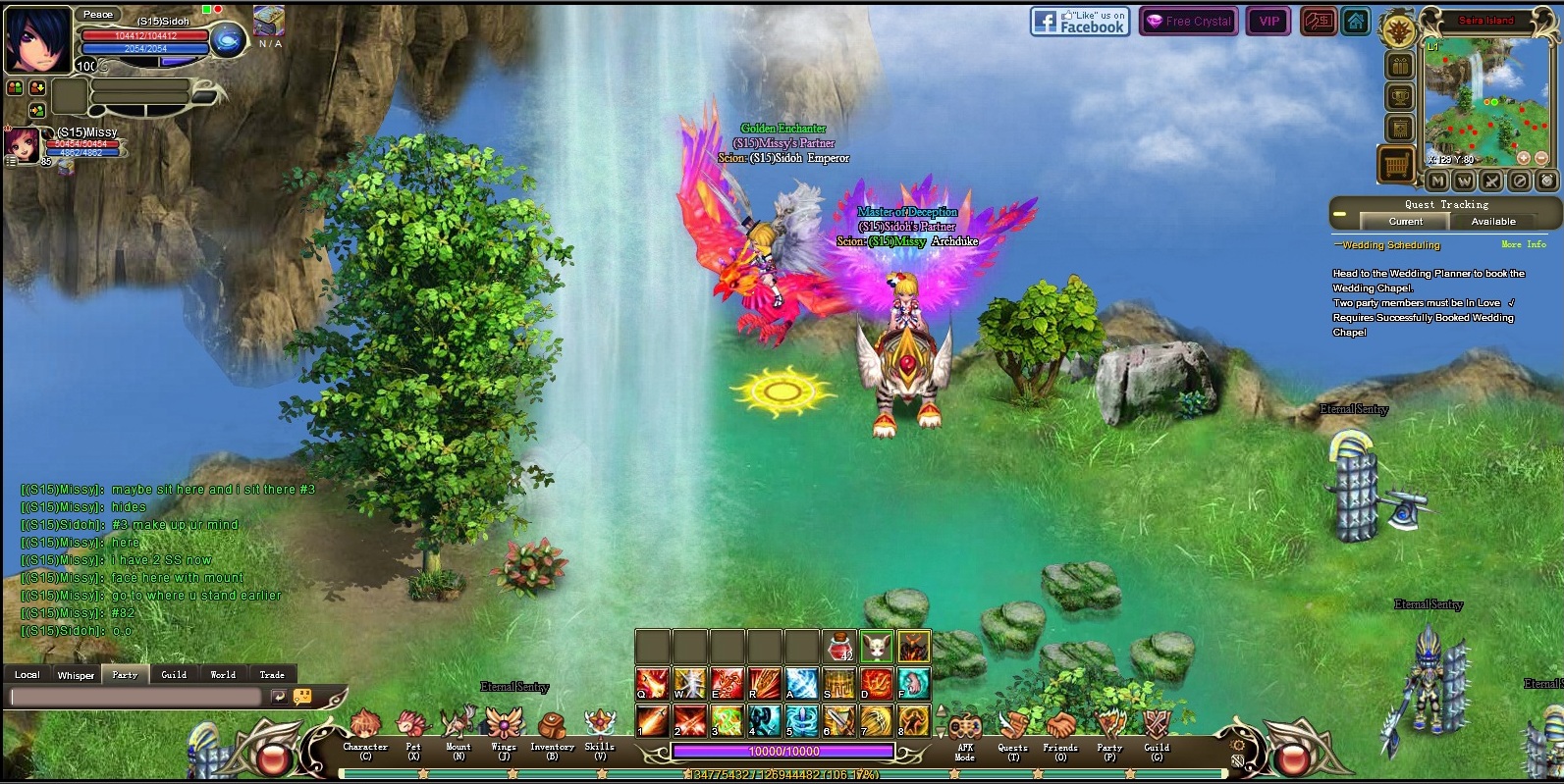Open the Pet menu
This screenshot has width=1564, height=784.
point(413,732)
